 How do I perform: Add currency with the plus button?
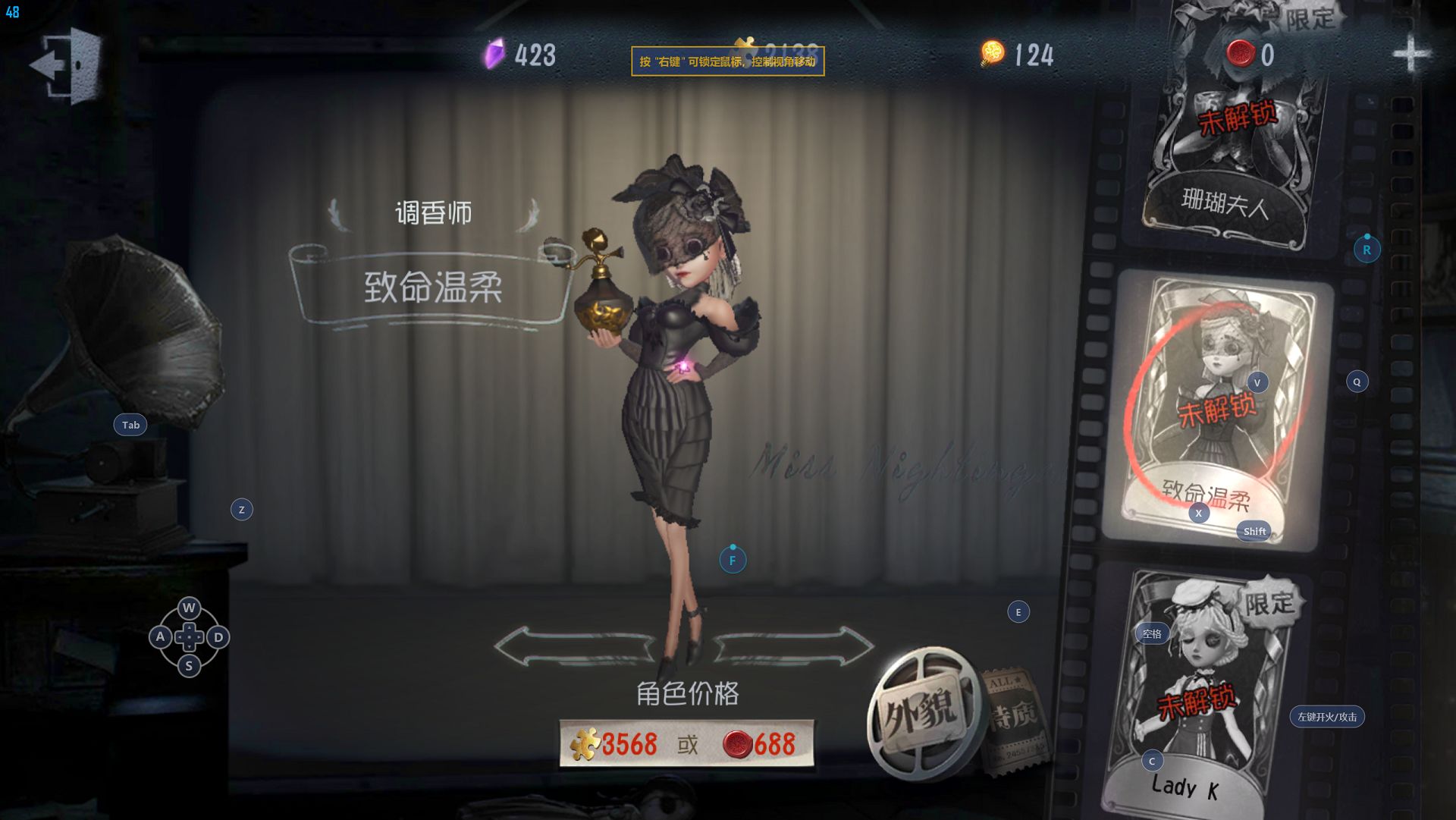tap(1411, 55)
